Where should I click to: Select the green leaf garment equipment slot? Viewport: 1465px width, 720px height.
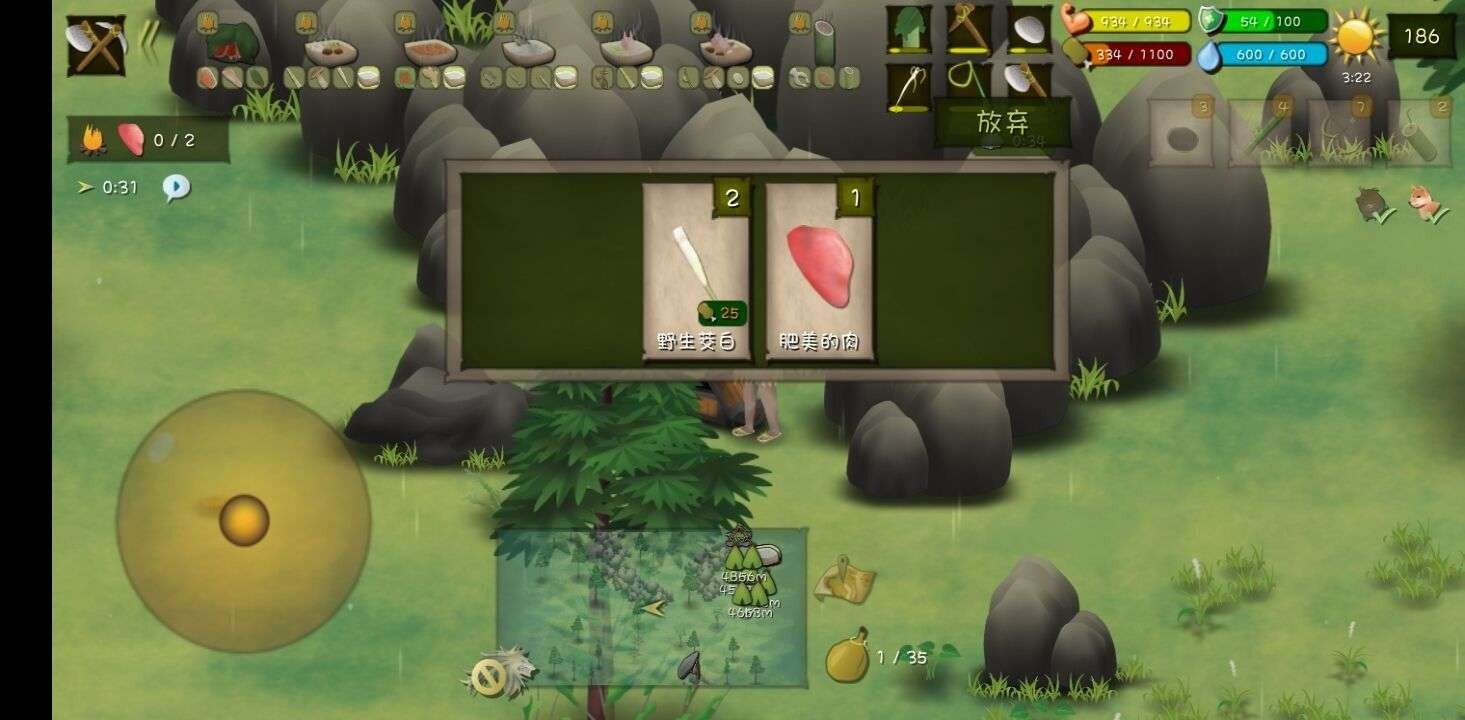908,30
